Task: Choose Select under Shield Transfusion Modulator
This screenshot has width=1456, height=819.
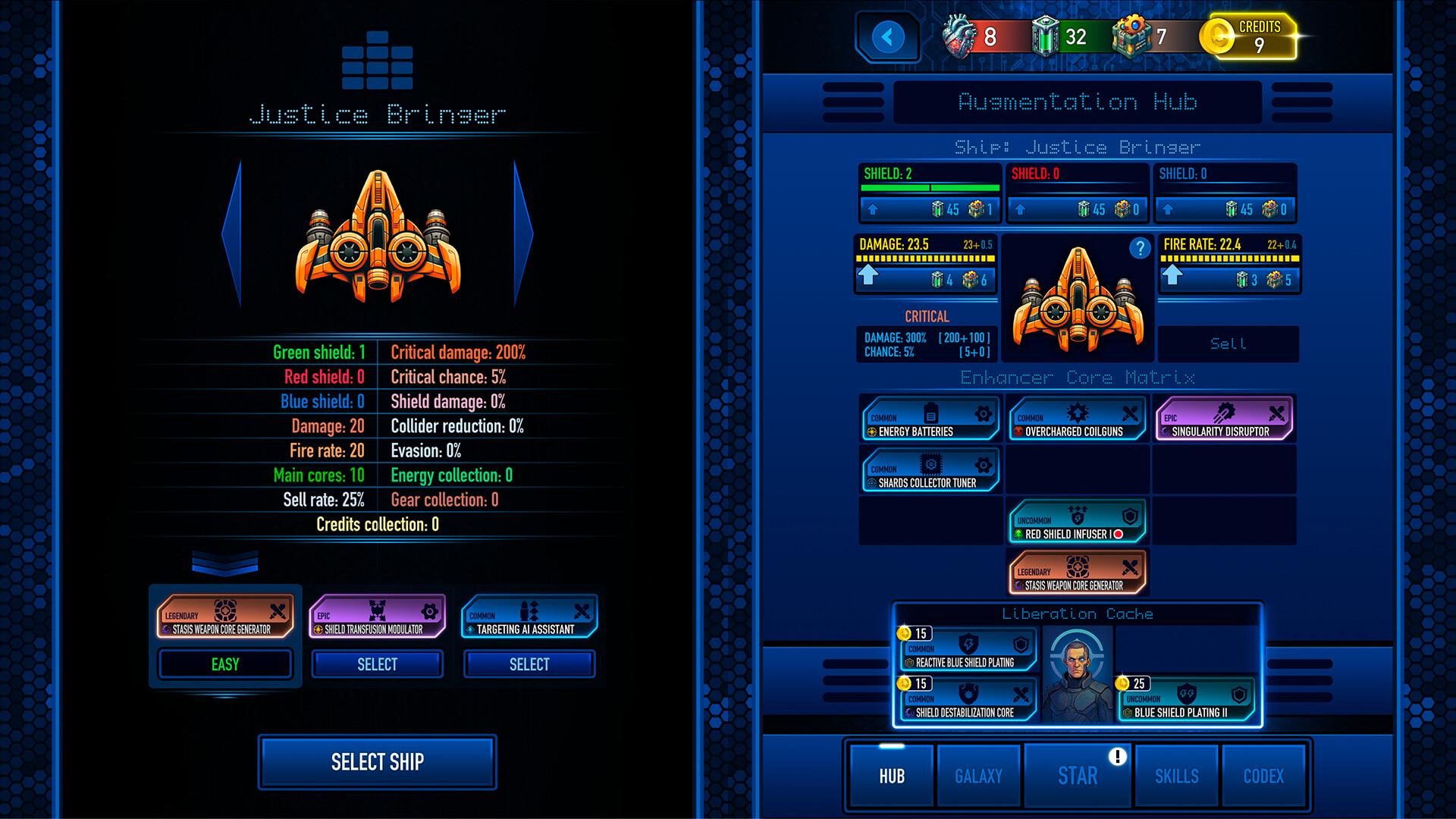Action: (377, 664)
